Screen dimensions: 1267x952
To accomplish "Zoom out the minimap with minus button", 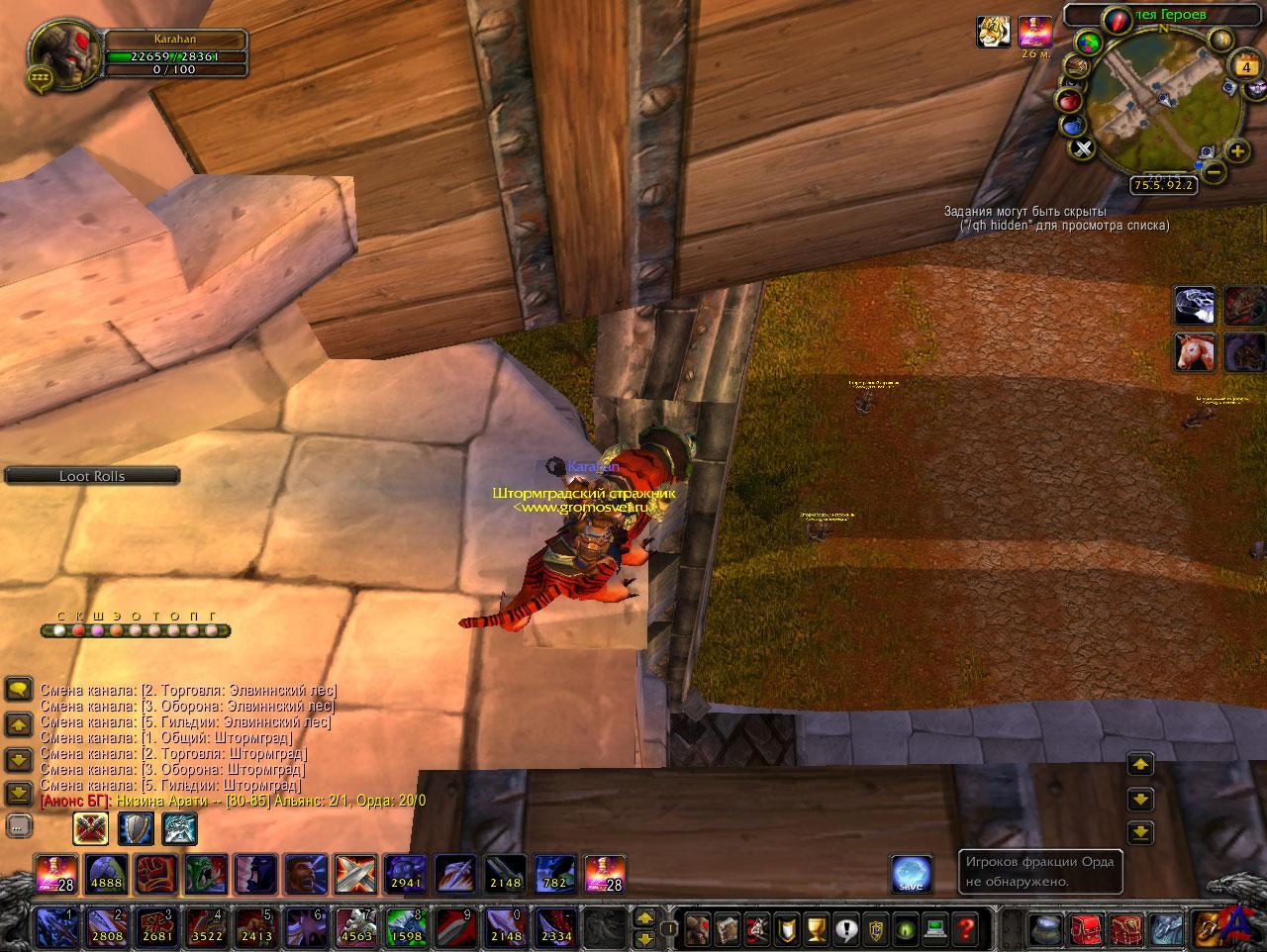I will click(1216, 173).
